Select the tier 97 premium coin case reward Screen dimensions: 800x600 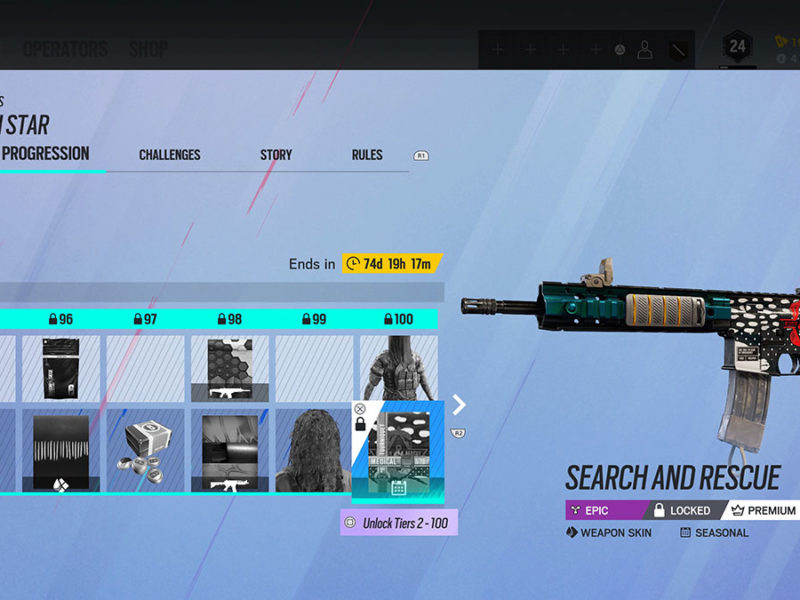point(146,451)
